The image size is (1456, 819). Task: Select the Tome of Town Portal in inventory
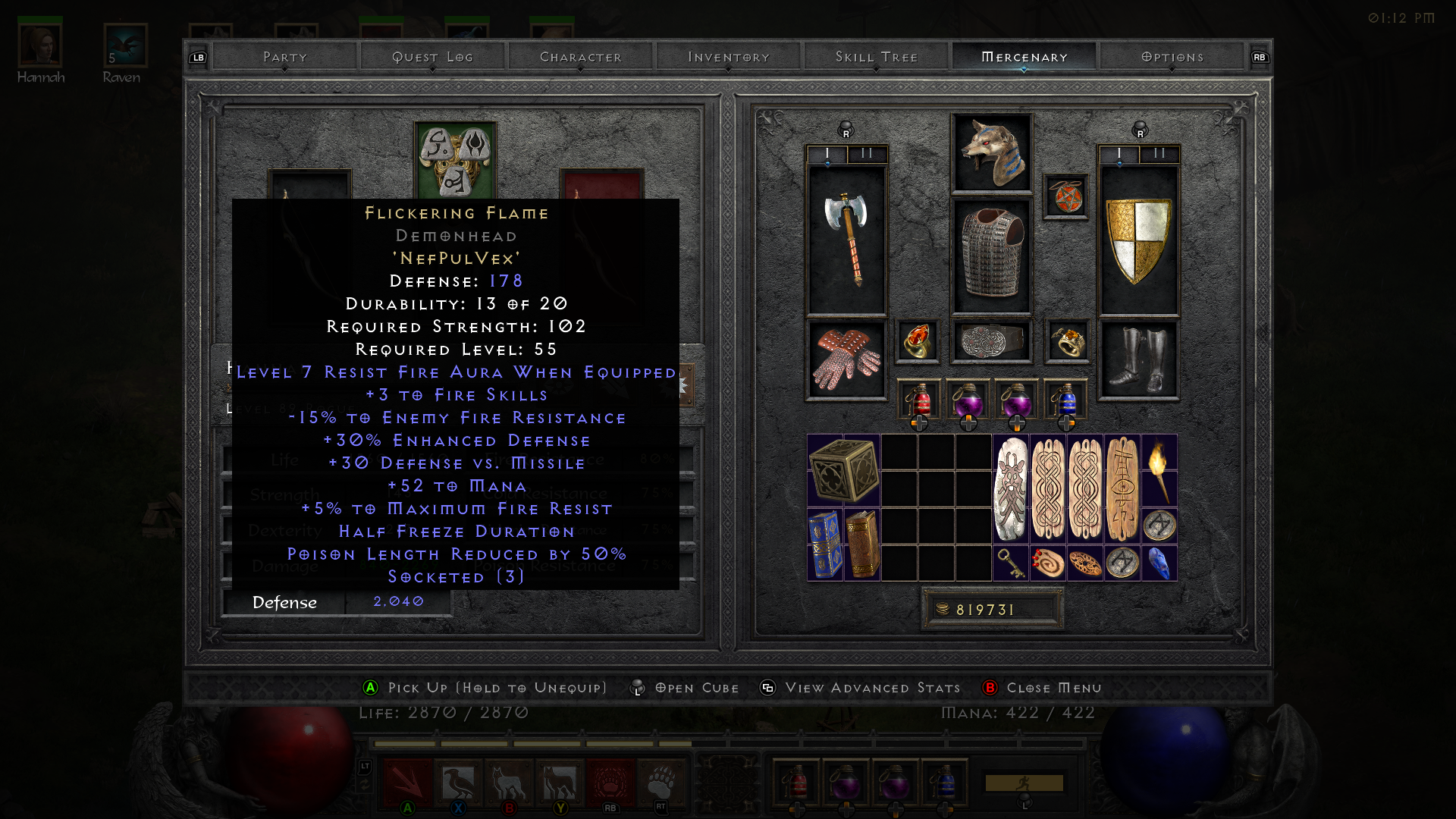coord(826,544)
